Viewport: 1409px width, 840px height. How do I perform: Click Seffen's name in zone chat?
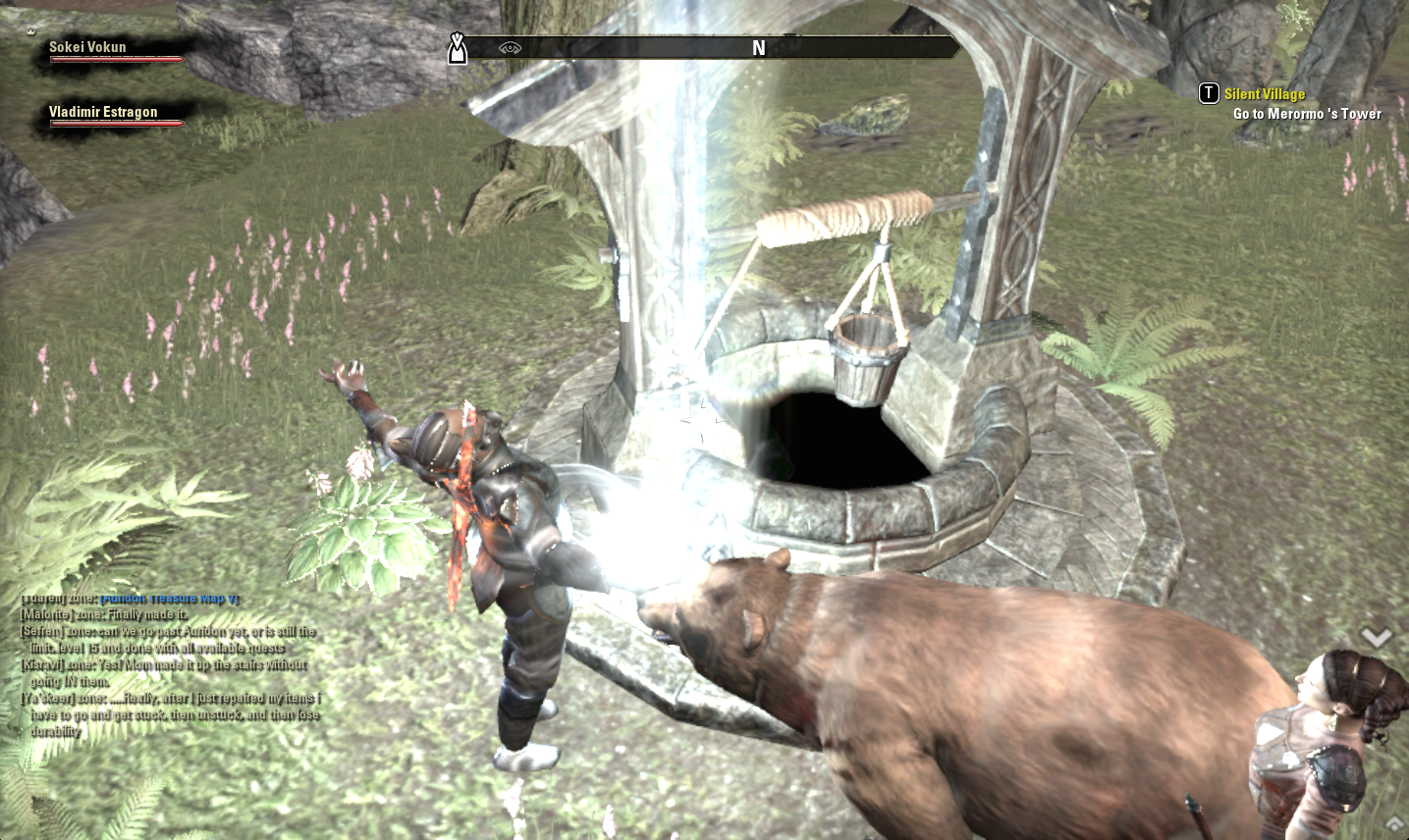pyautogui.click(x=41, y=631)
